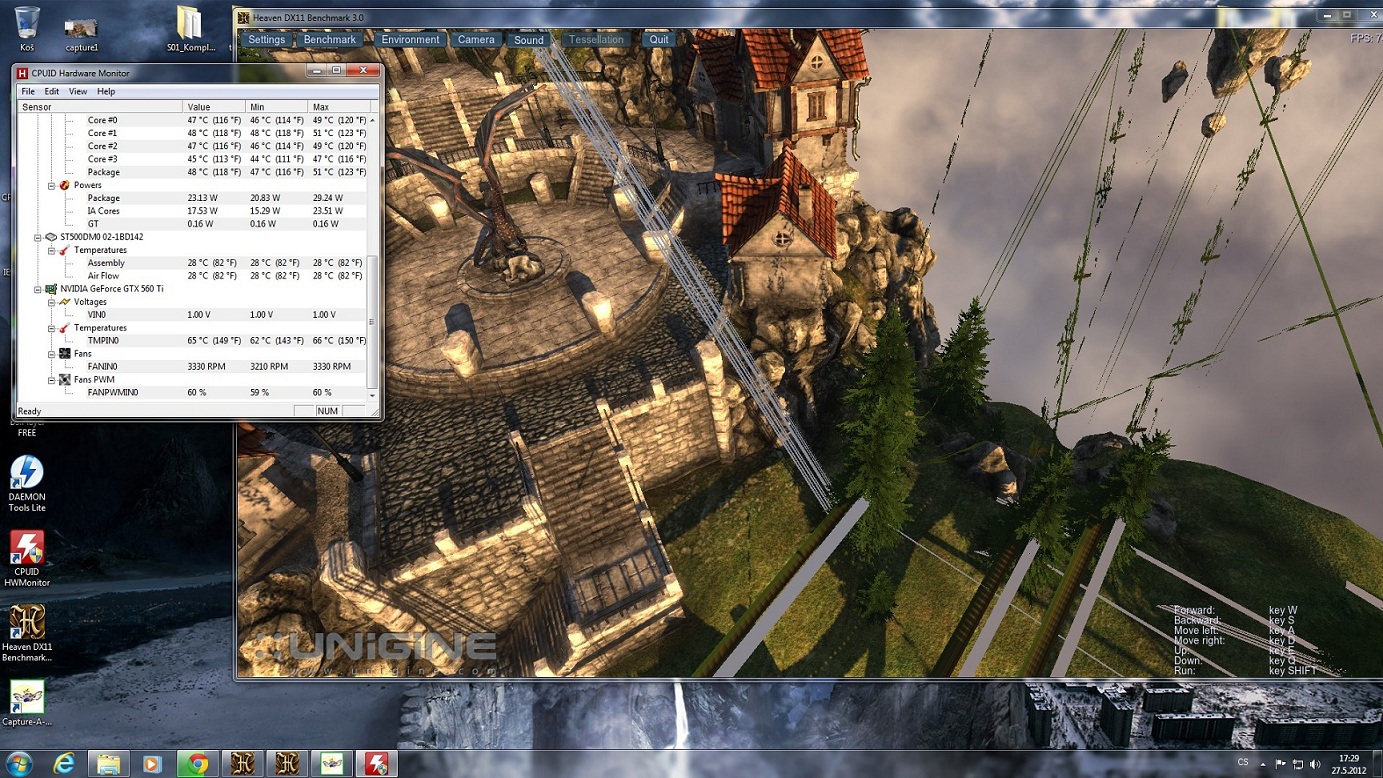
Task: Toggle the Sound option
Action: tap(528, 40)
